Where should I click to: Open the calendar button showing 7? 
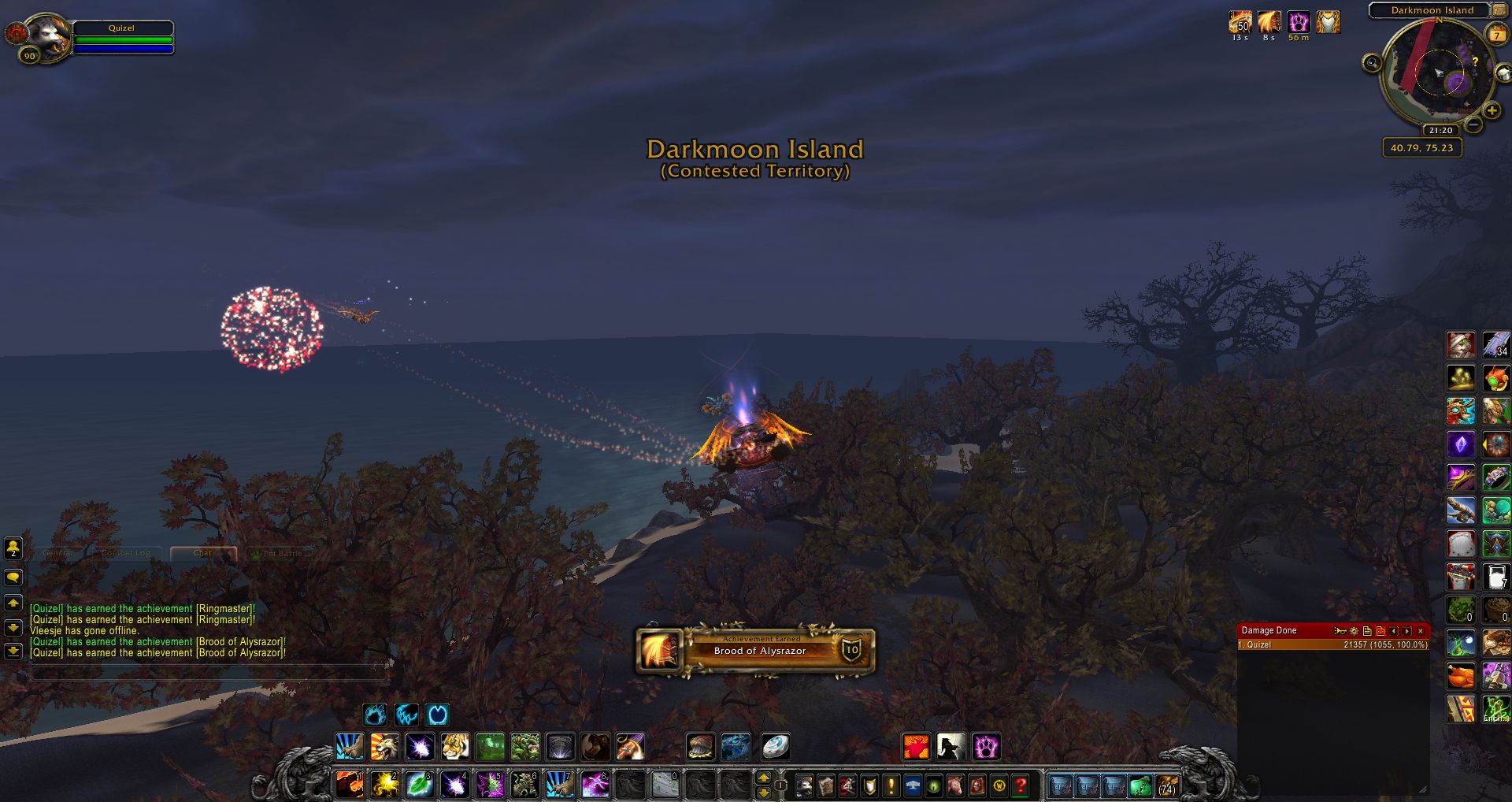[x=1495, y=35]
